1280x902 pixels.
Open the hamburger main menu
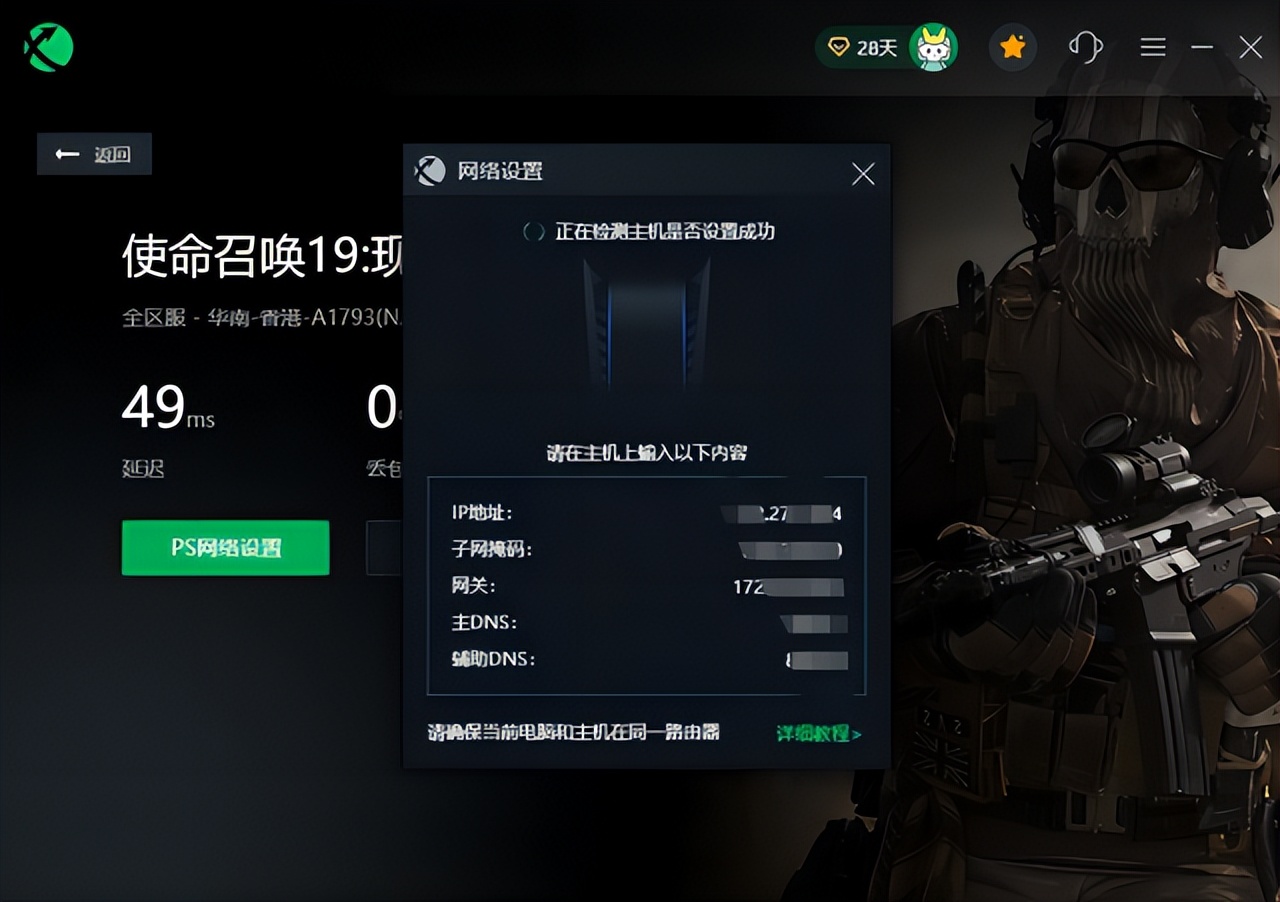tap(1152, 46)
